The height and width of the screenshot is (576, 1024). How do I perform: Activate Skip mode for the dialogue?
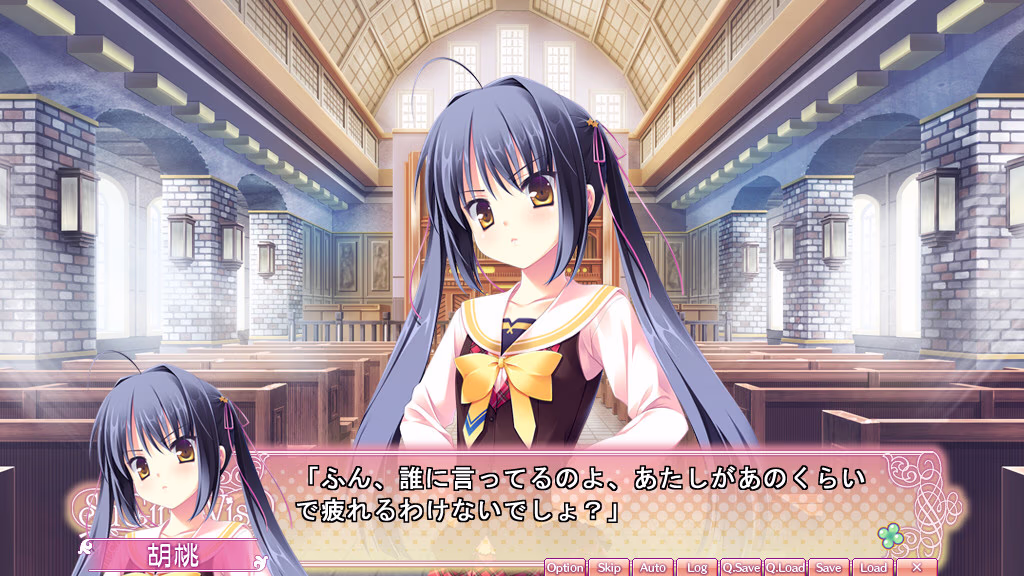(609, 567)
